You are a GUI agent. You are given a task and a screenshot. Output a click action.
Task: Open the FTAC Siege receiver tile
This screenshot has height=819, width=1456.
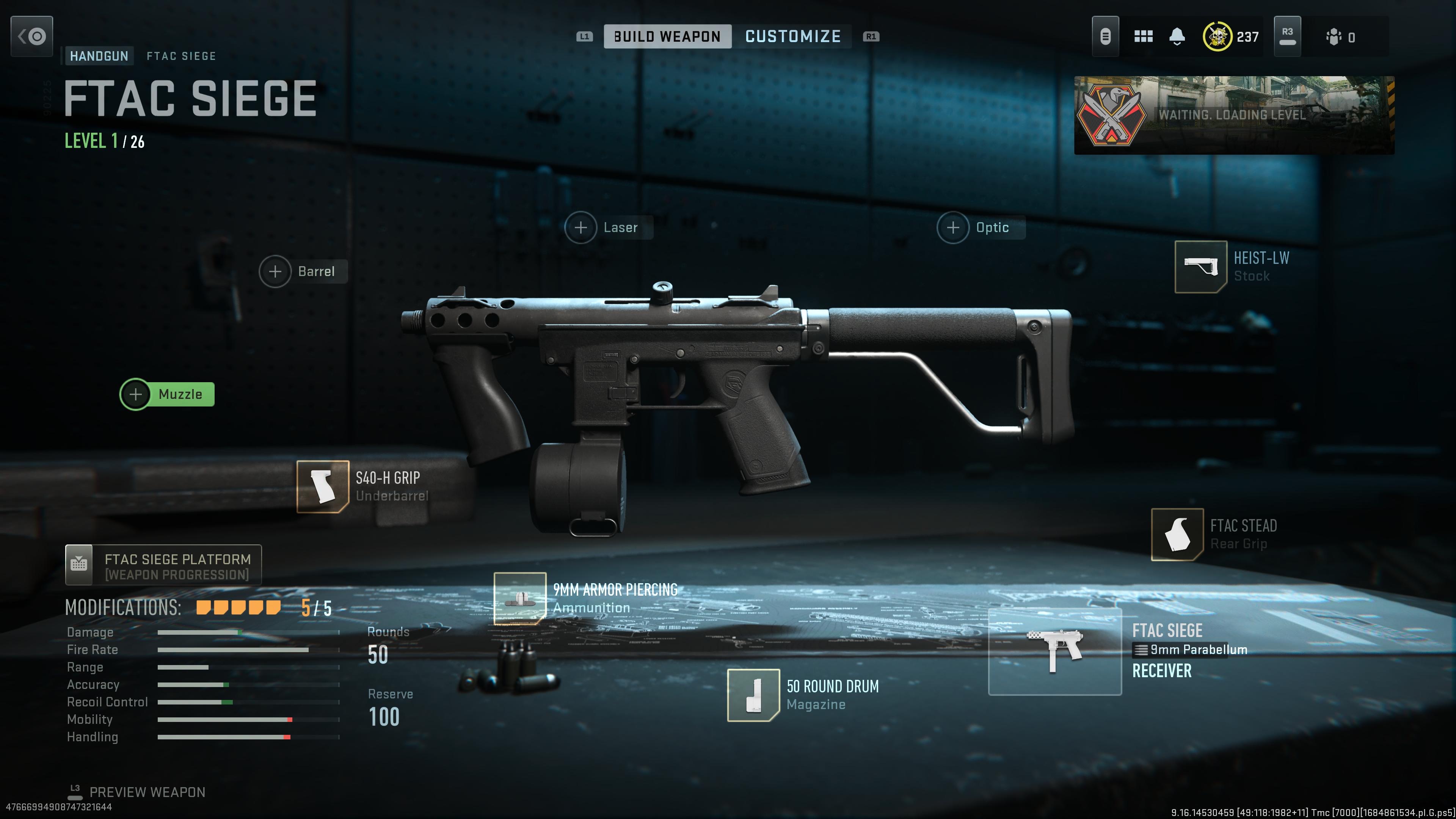tap(1055, 652)
